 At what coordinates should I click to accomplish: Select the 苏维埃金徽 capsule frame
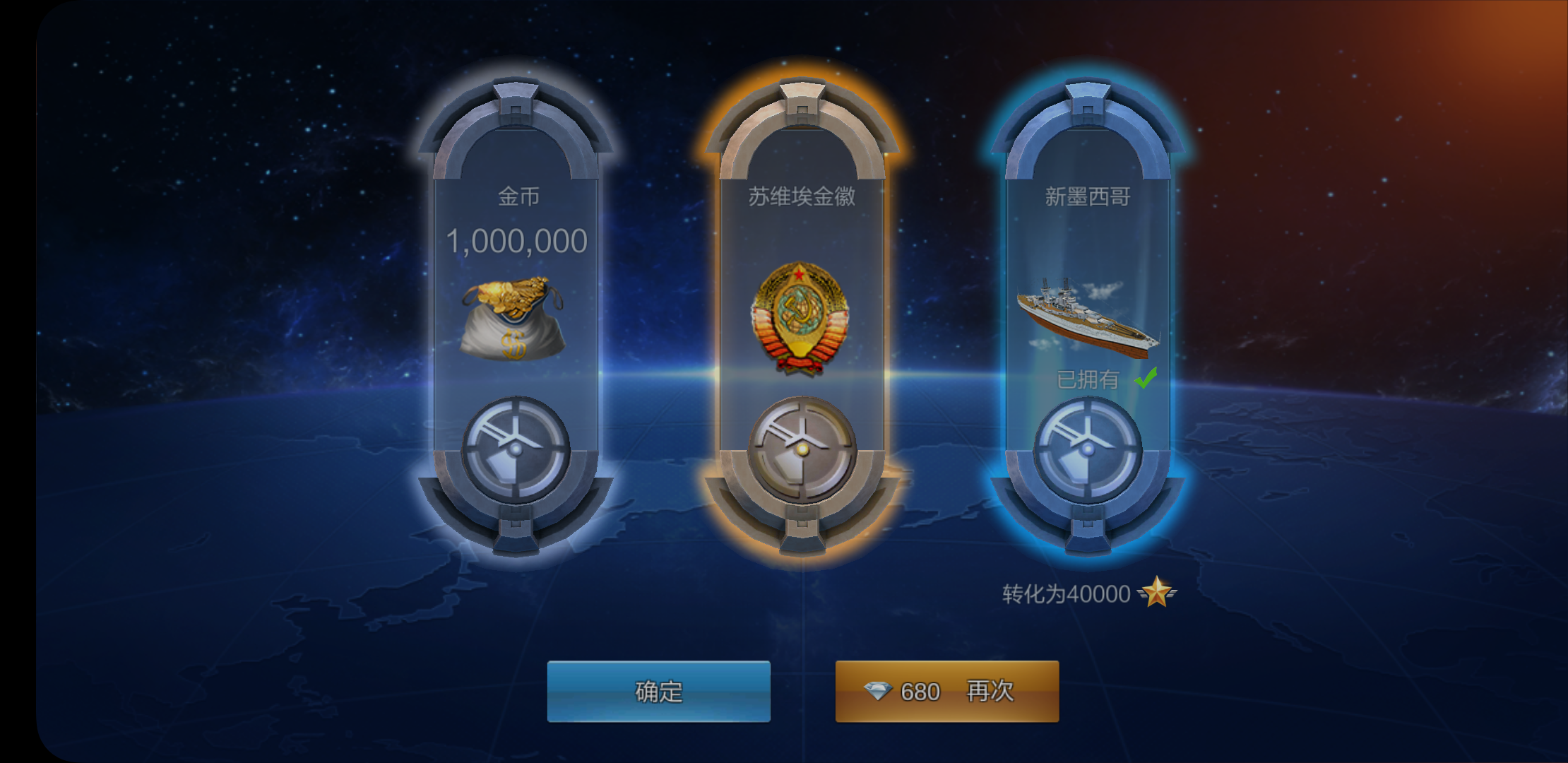pyautogui.click(x=802, y=318)
